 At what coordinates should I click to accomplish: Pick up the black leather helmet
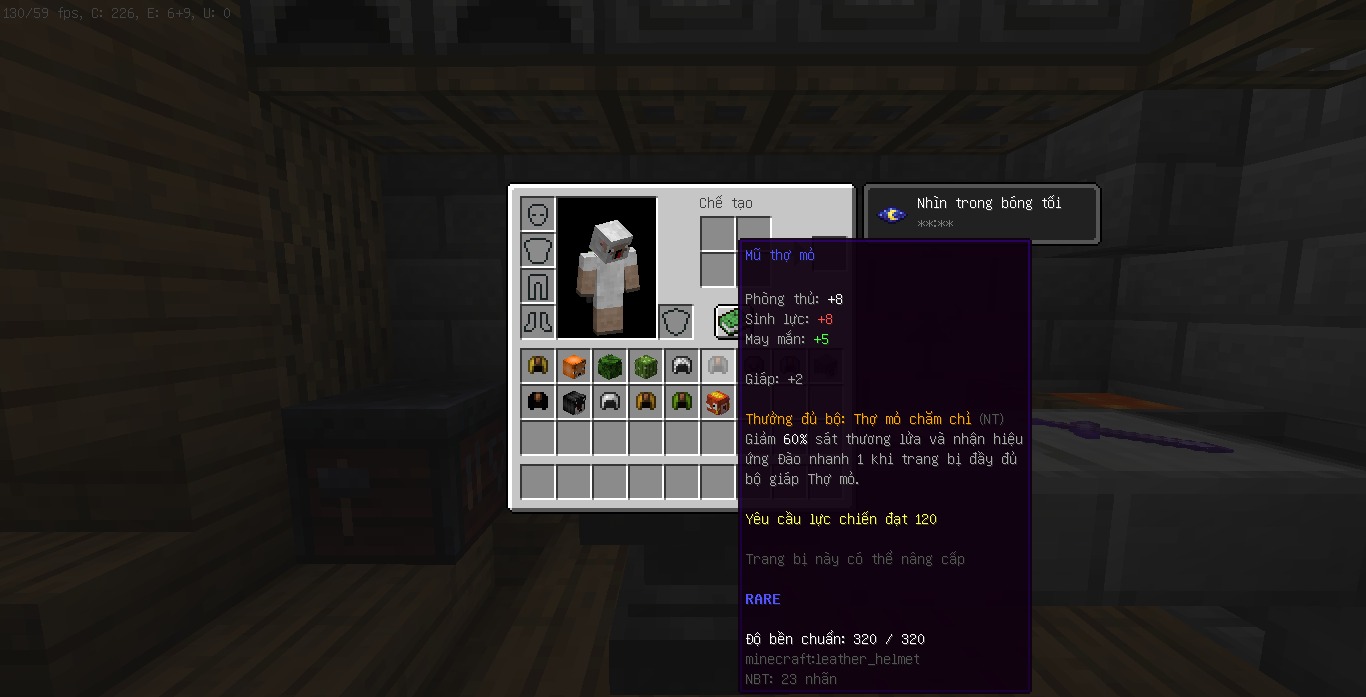(x=537, y=402)
